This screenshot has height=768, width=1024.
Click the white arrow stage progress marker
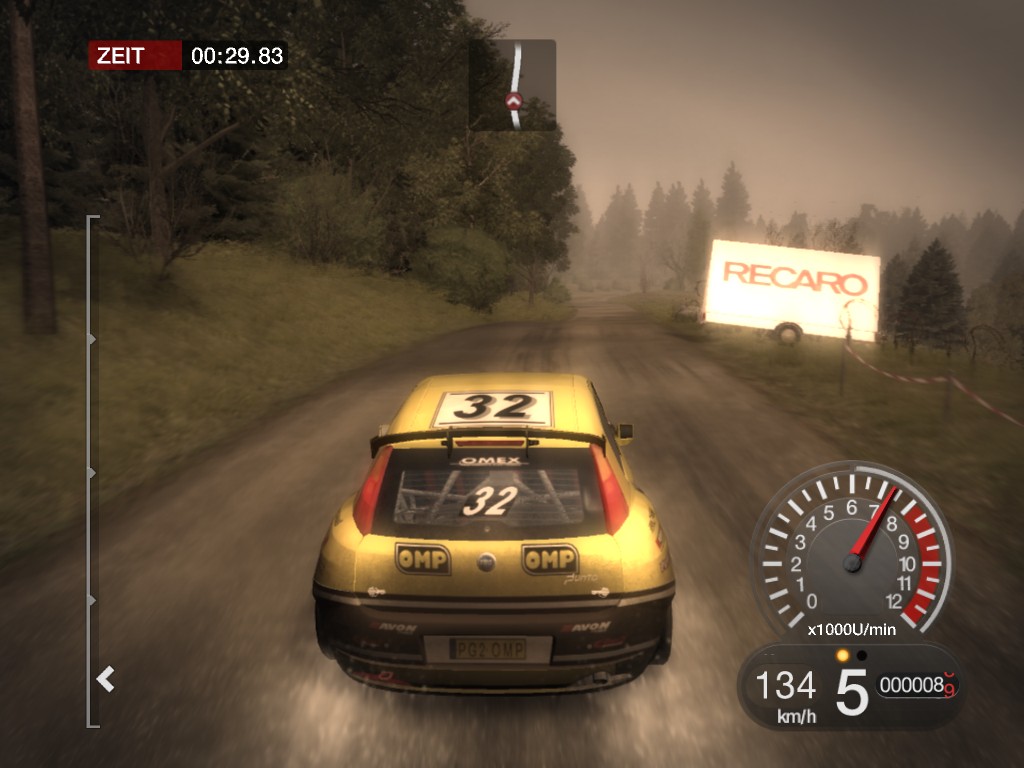point(105,680)
